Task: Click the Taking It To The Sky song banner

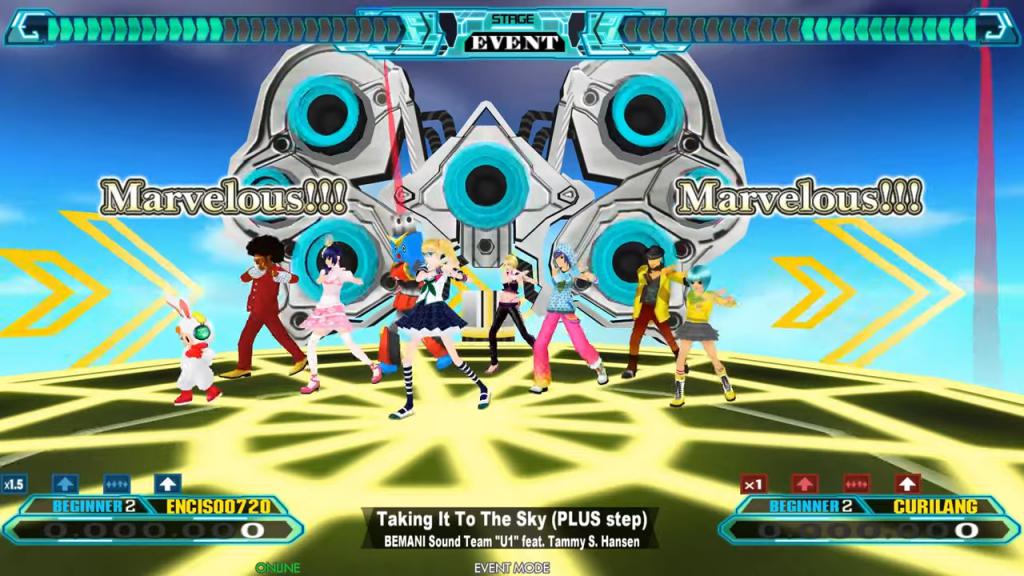Action: (511, 529)
